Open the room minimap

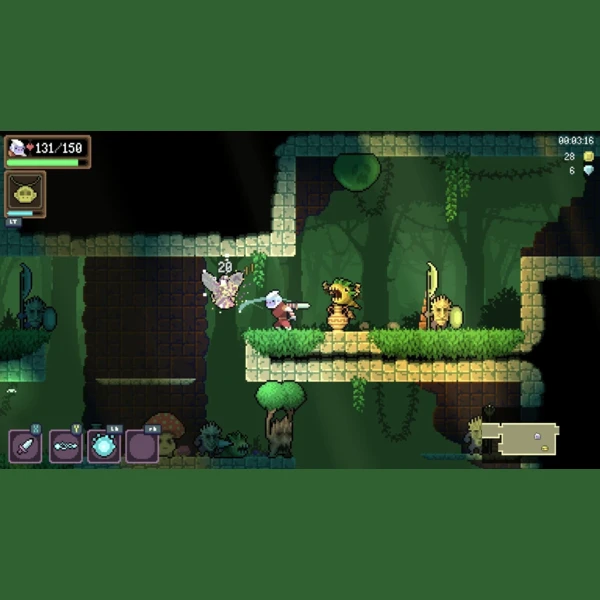pos(529,439)
